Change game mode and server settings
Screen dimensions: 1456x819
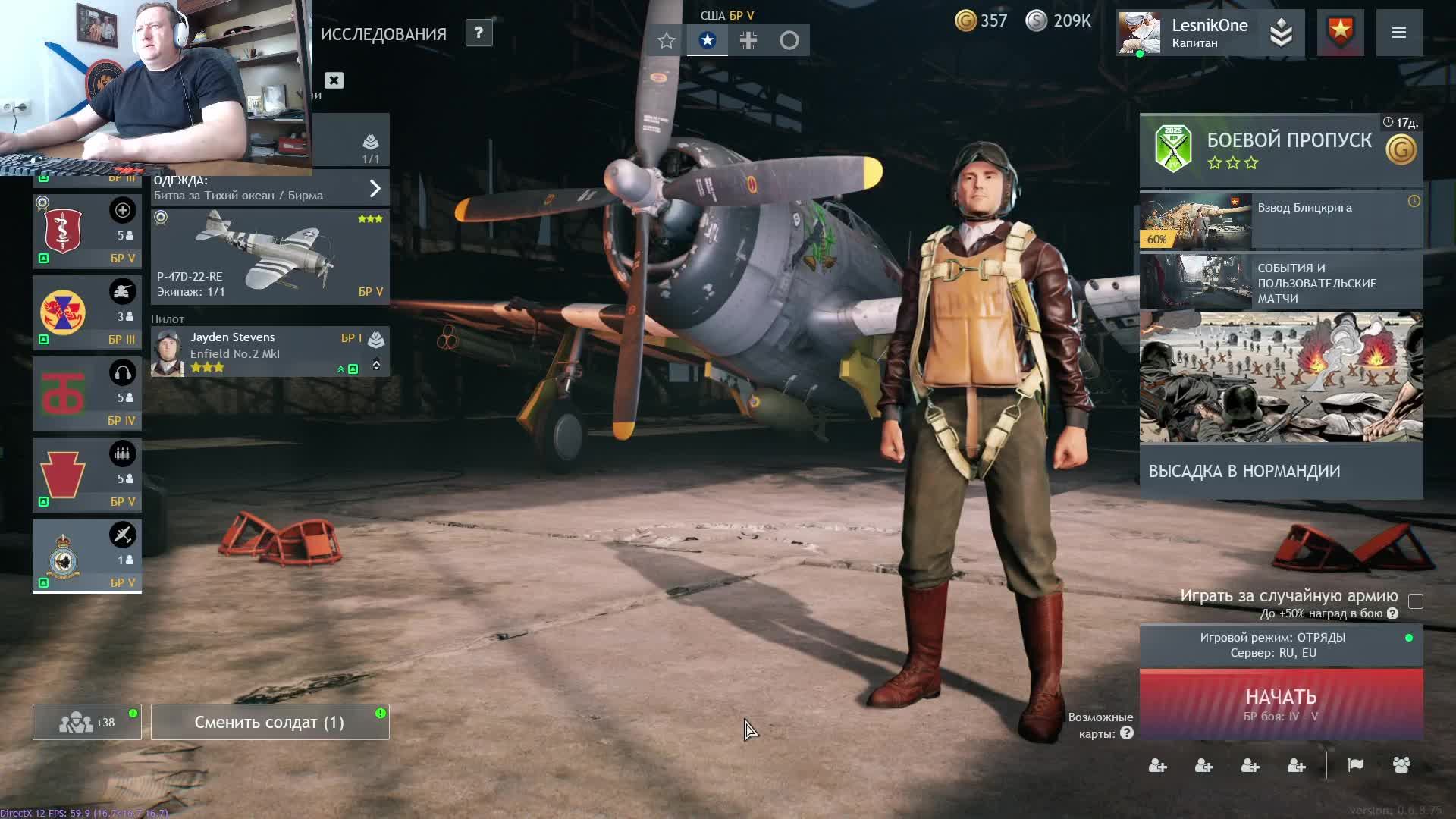point(1281,645)
